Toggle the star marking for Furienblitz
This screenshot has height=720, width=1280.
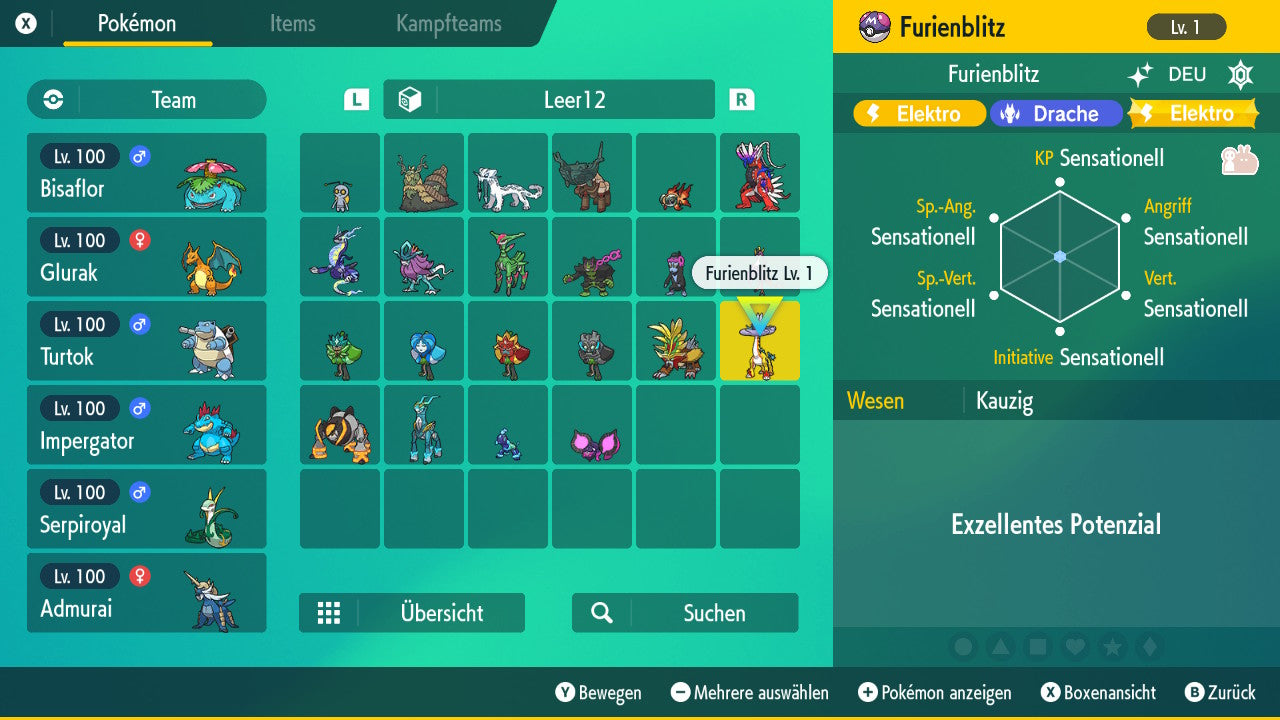1113,647
